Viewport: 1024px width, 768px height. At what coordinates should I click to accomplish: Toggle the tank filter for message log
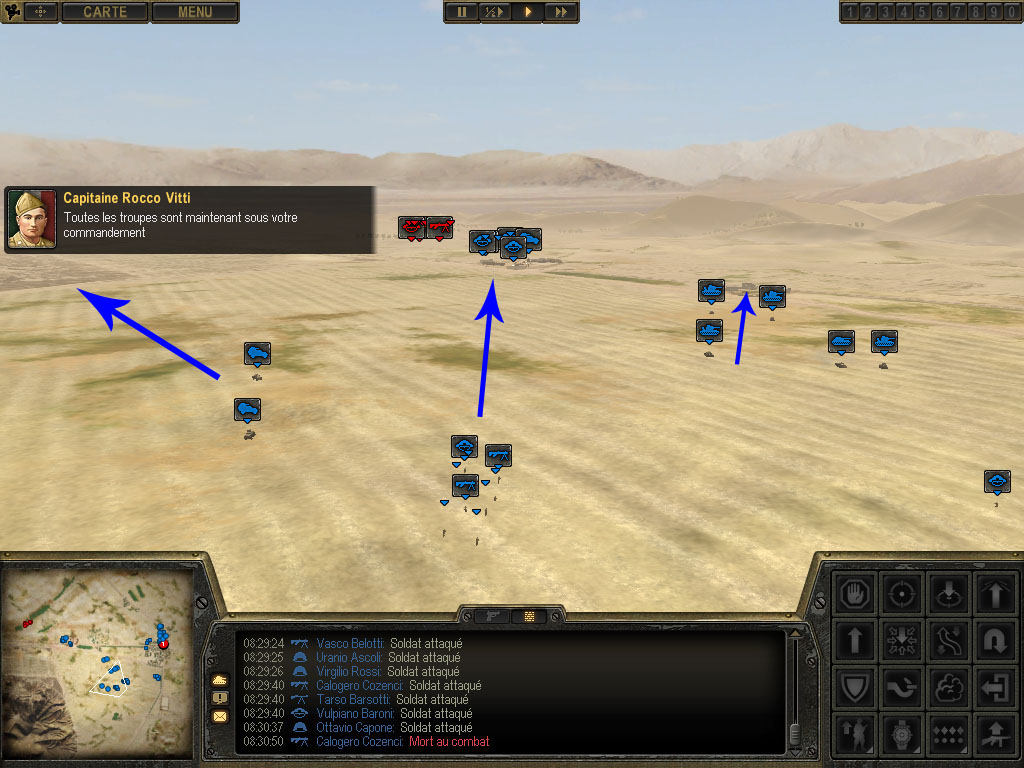coord(220,680)
